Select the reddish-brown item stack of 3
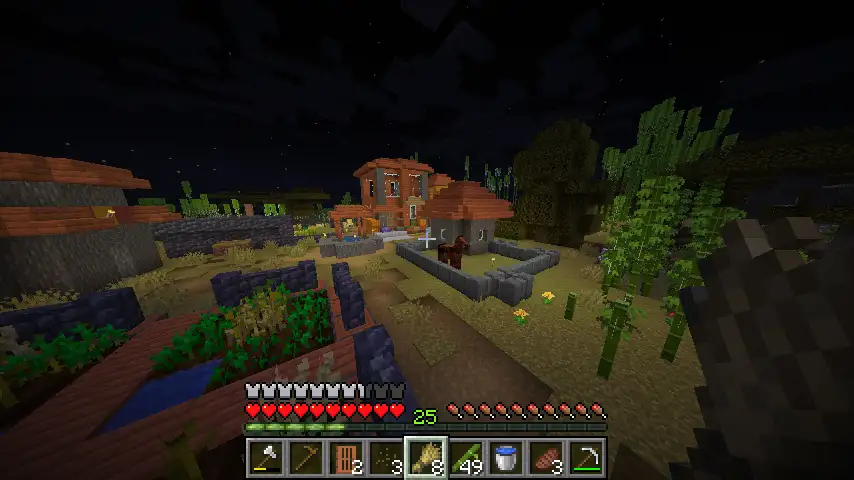The height and width of the screenshot is (480, 854). (x=546, y=458)
